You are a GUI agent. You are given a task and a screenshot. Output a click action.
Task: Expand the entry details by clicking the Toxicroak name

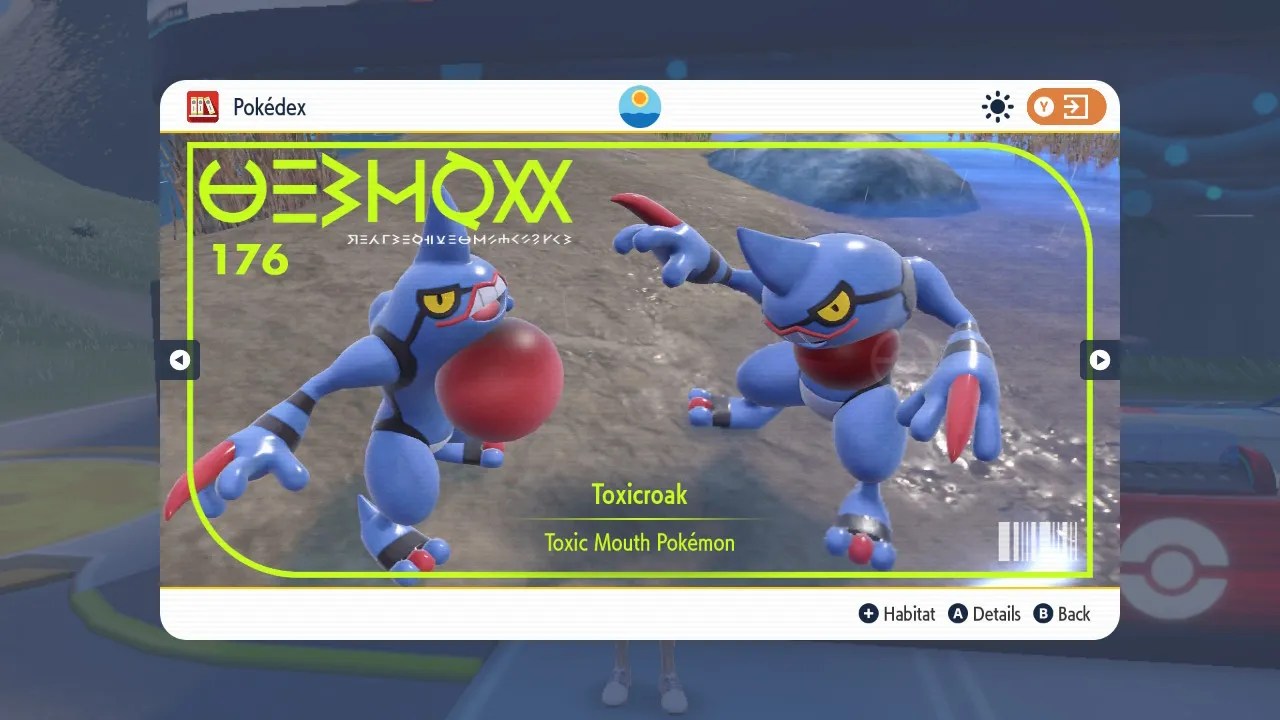(639, 494)
